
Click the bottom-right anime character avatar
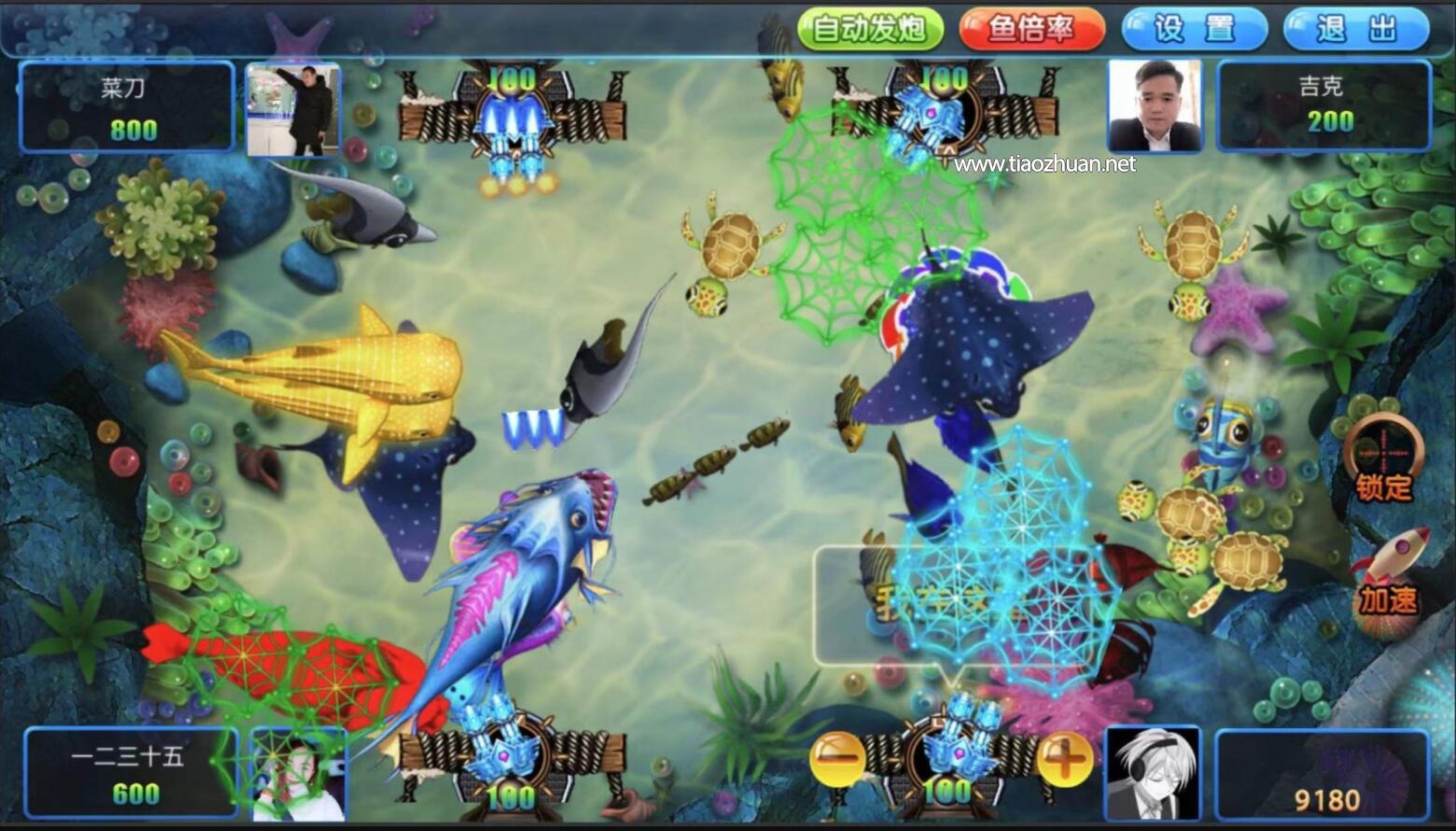[x=1155, y=775]
